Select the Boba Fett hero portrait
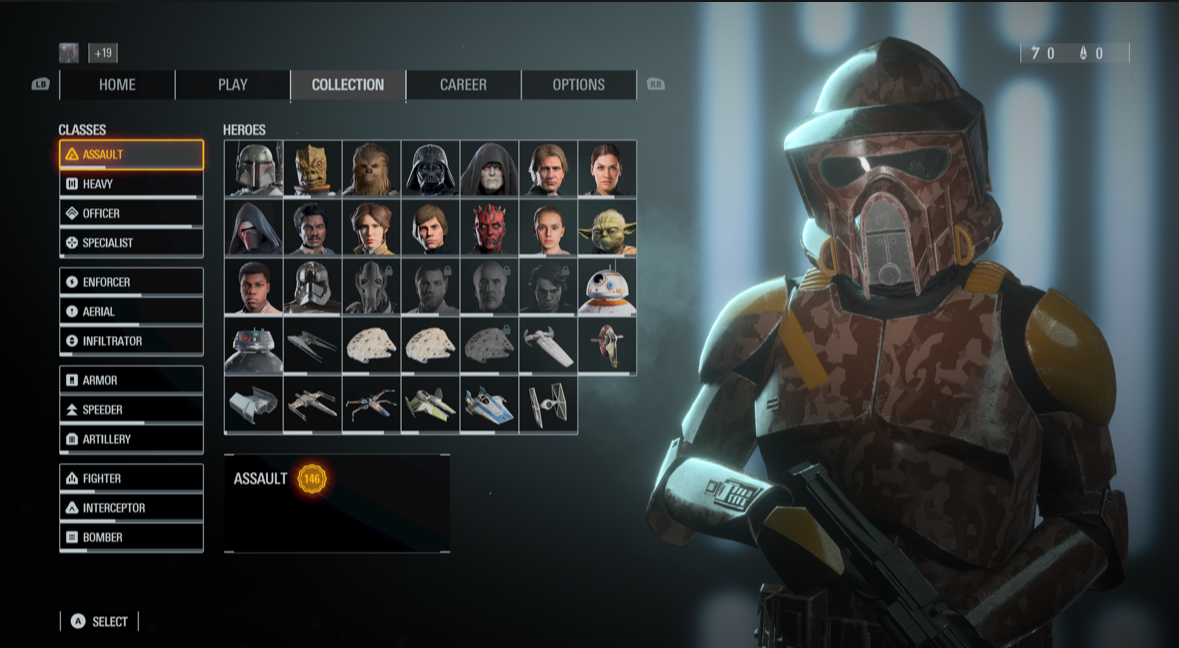Viewport: 1179px width, 648px height. click(253, 168)
